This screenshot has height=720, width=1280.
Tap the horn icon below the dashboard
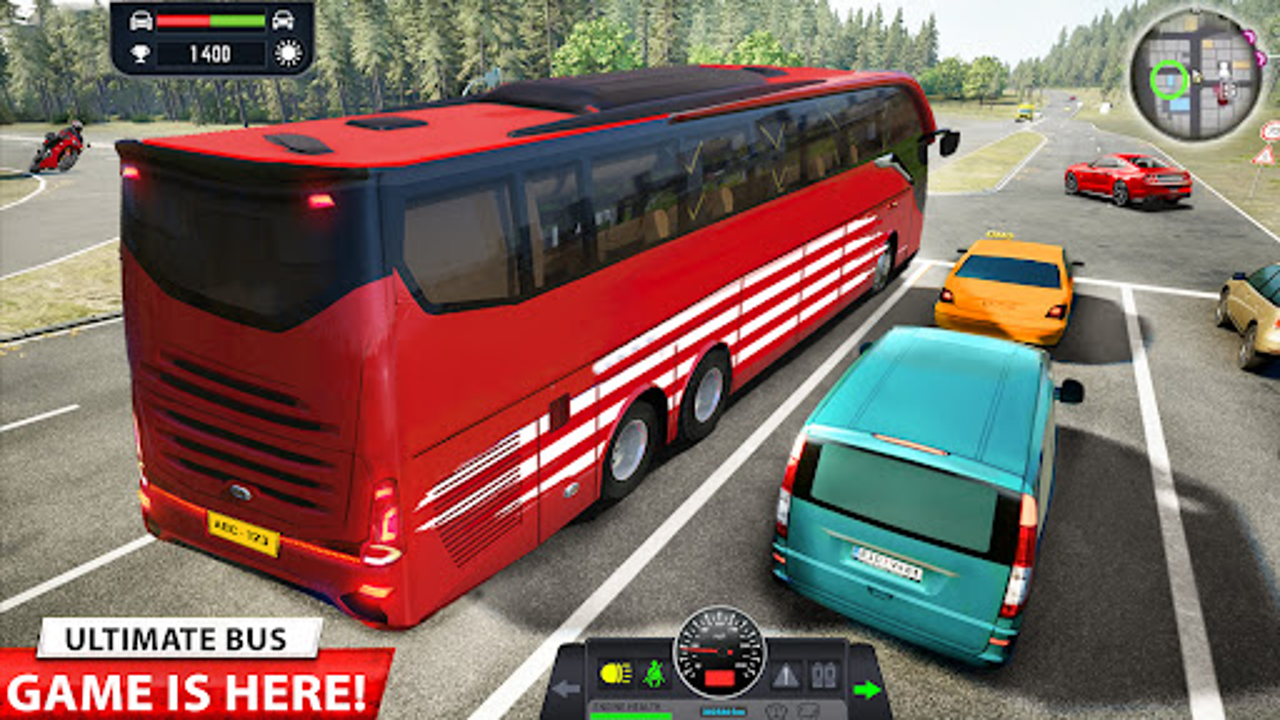(x=777, y=710)
